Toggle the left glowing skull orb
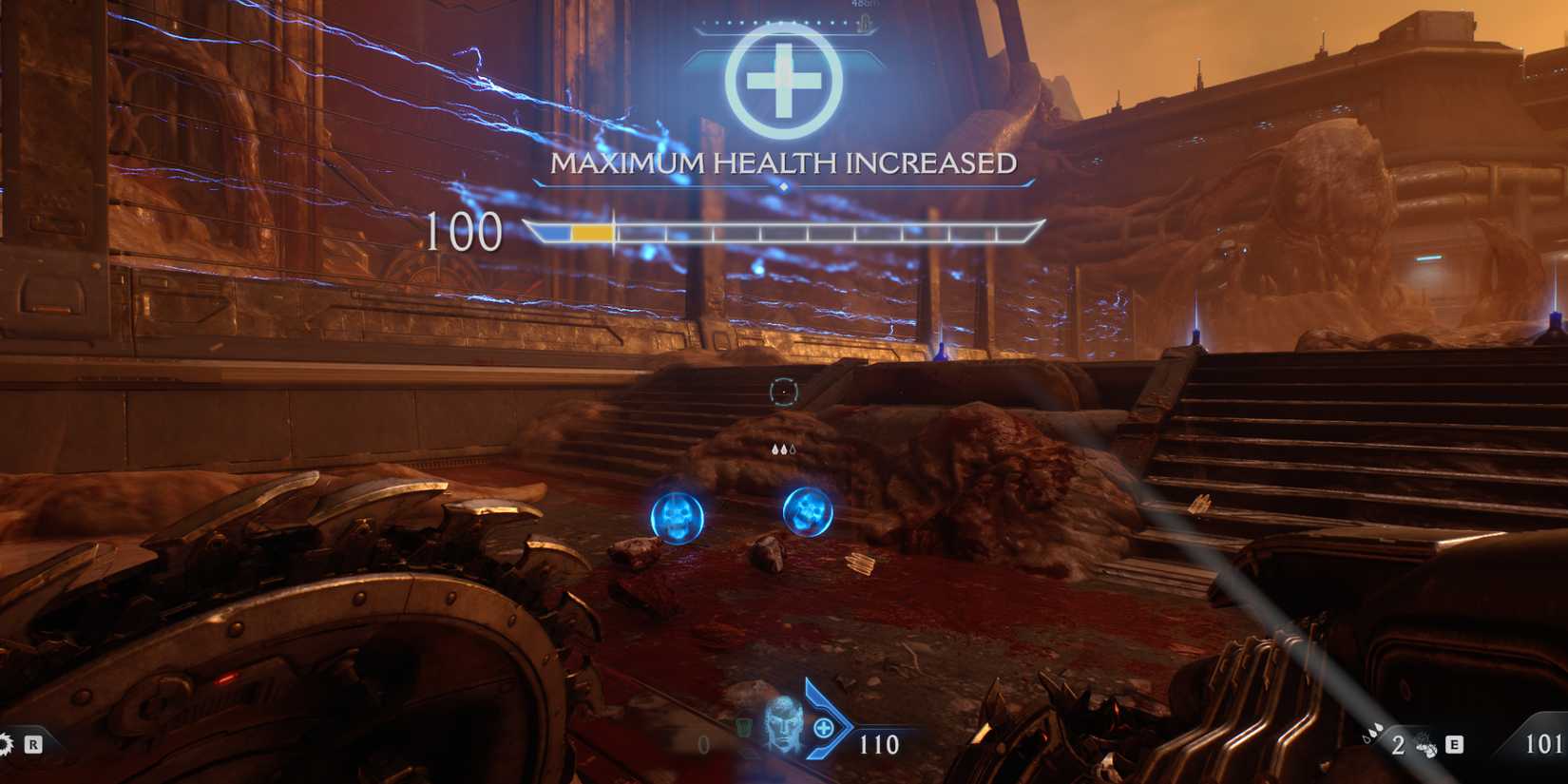The image size is (1568, 784). [676, 519]
